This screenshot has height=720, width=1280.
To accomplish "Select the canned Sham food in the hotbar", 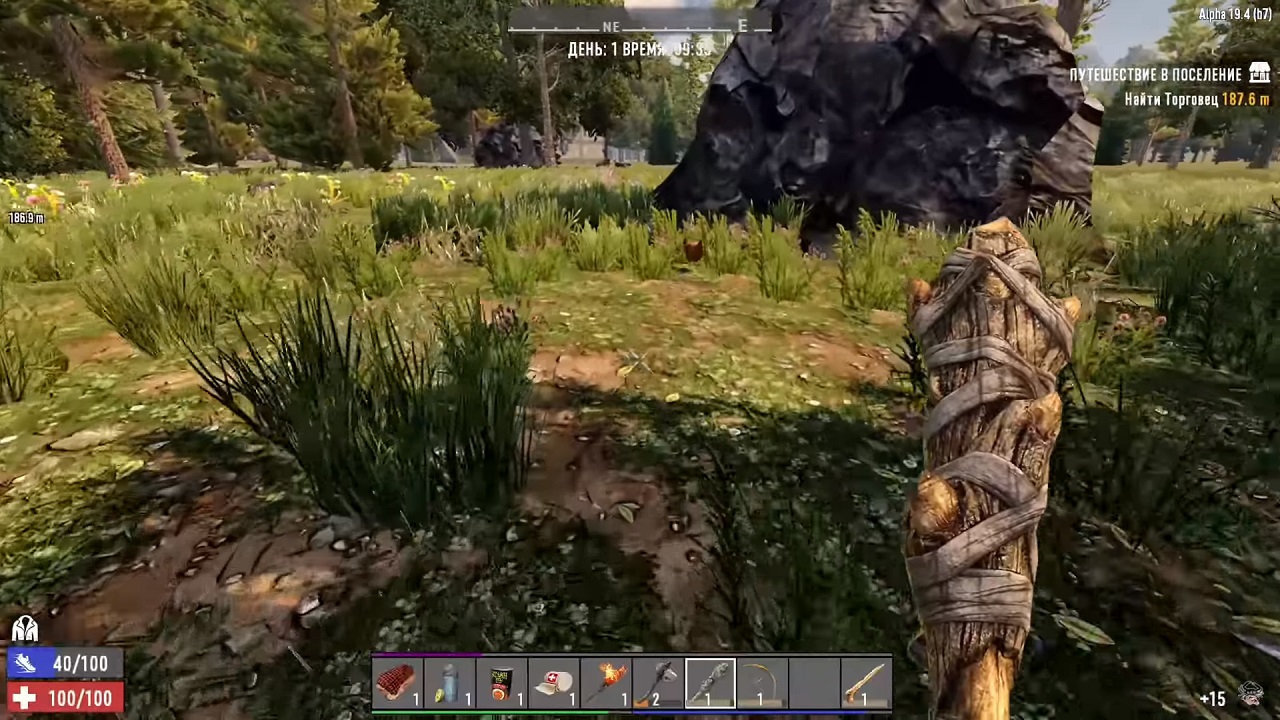I will 503,683.
